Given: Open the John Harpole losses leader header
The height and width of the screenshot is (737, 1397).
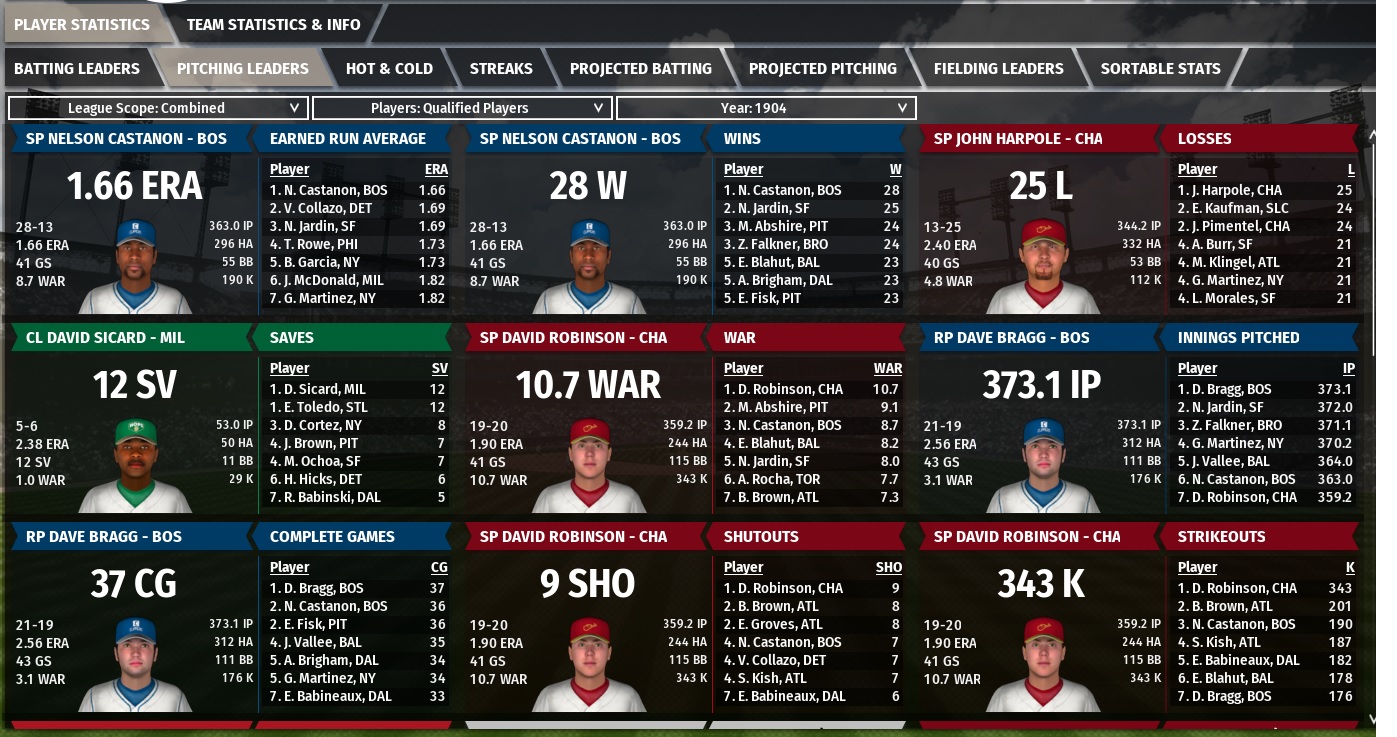Looking at the screenshot, I should pyautogui.click(x=1017, y=139).
